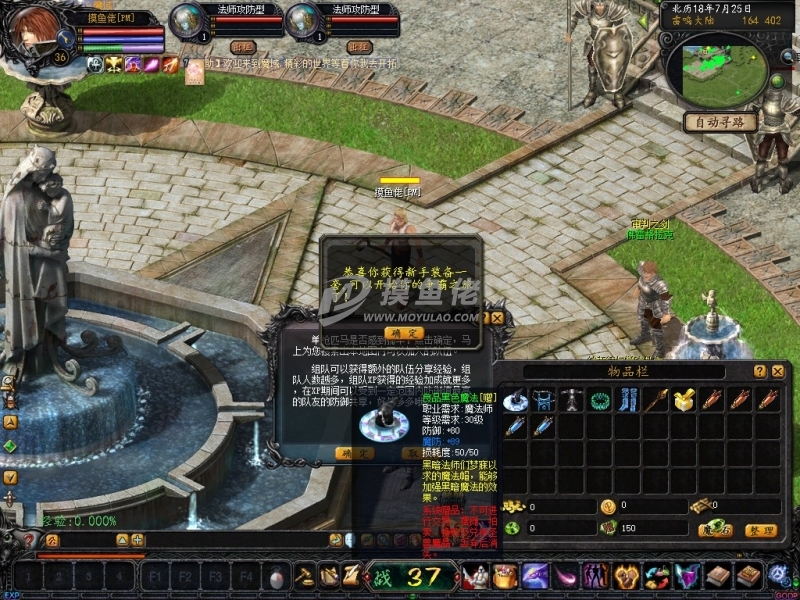
Task: Click the 自动寻路 auto-pathfinding button
Action: tap(719, 122)
